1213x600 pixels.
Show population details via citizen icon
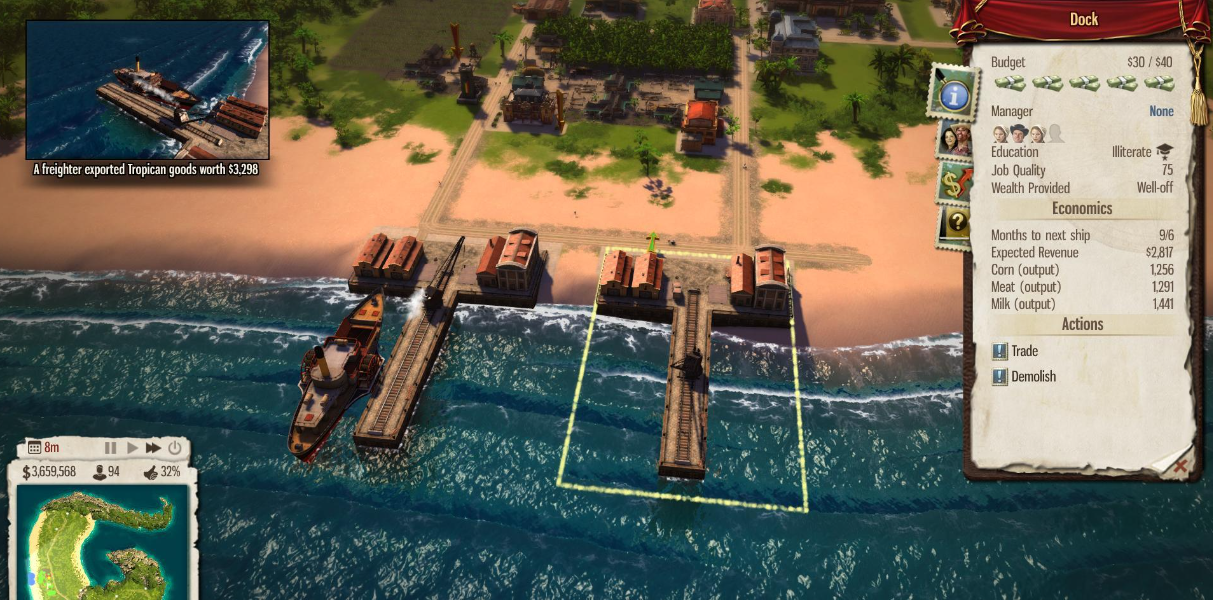100,472
